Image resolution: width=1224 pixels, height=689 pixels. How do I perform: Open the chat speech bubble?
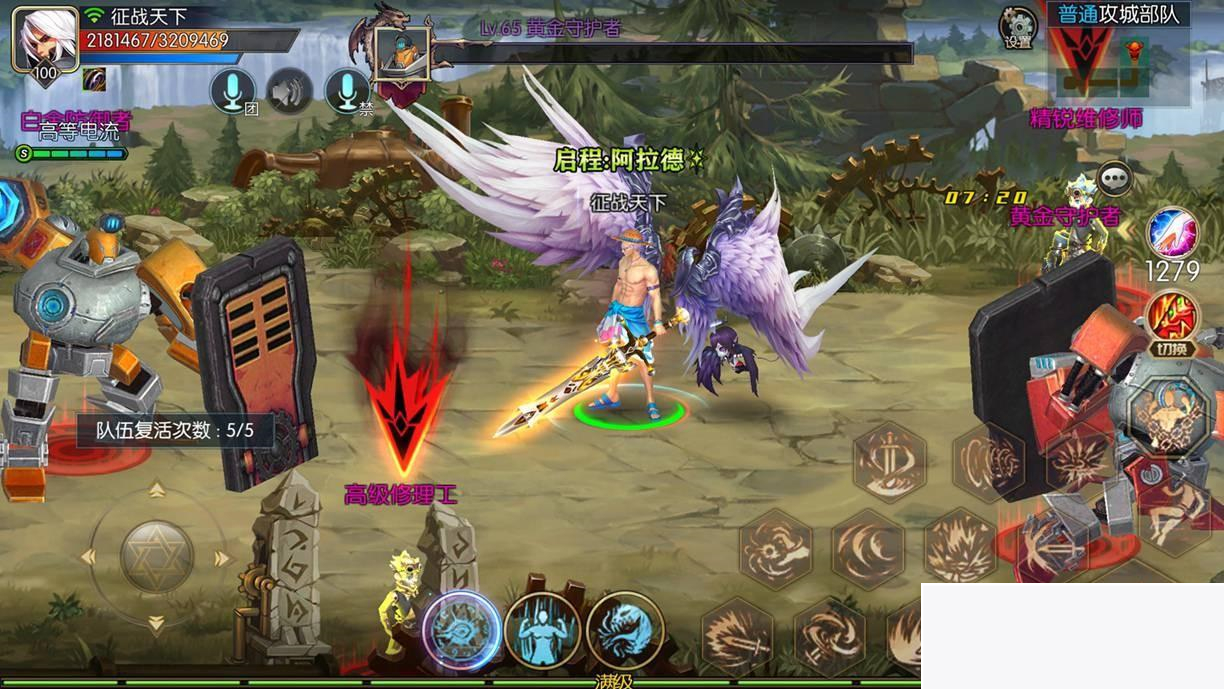1114,179
